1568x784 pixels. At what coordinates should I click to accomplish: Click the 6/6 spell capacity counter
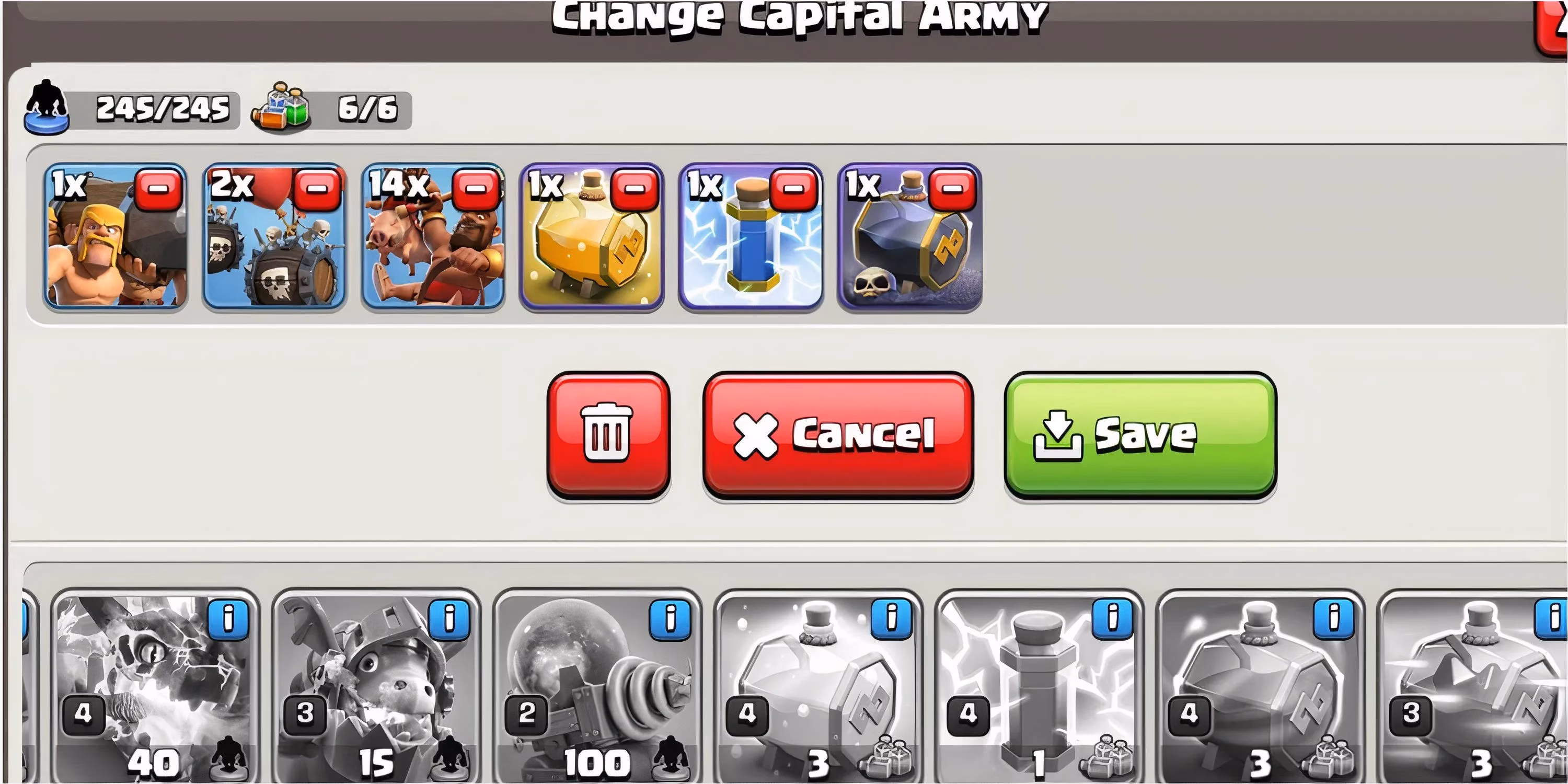[x=365, y=110]
